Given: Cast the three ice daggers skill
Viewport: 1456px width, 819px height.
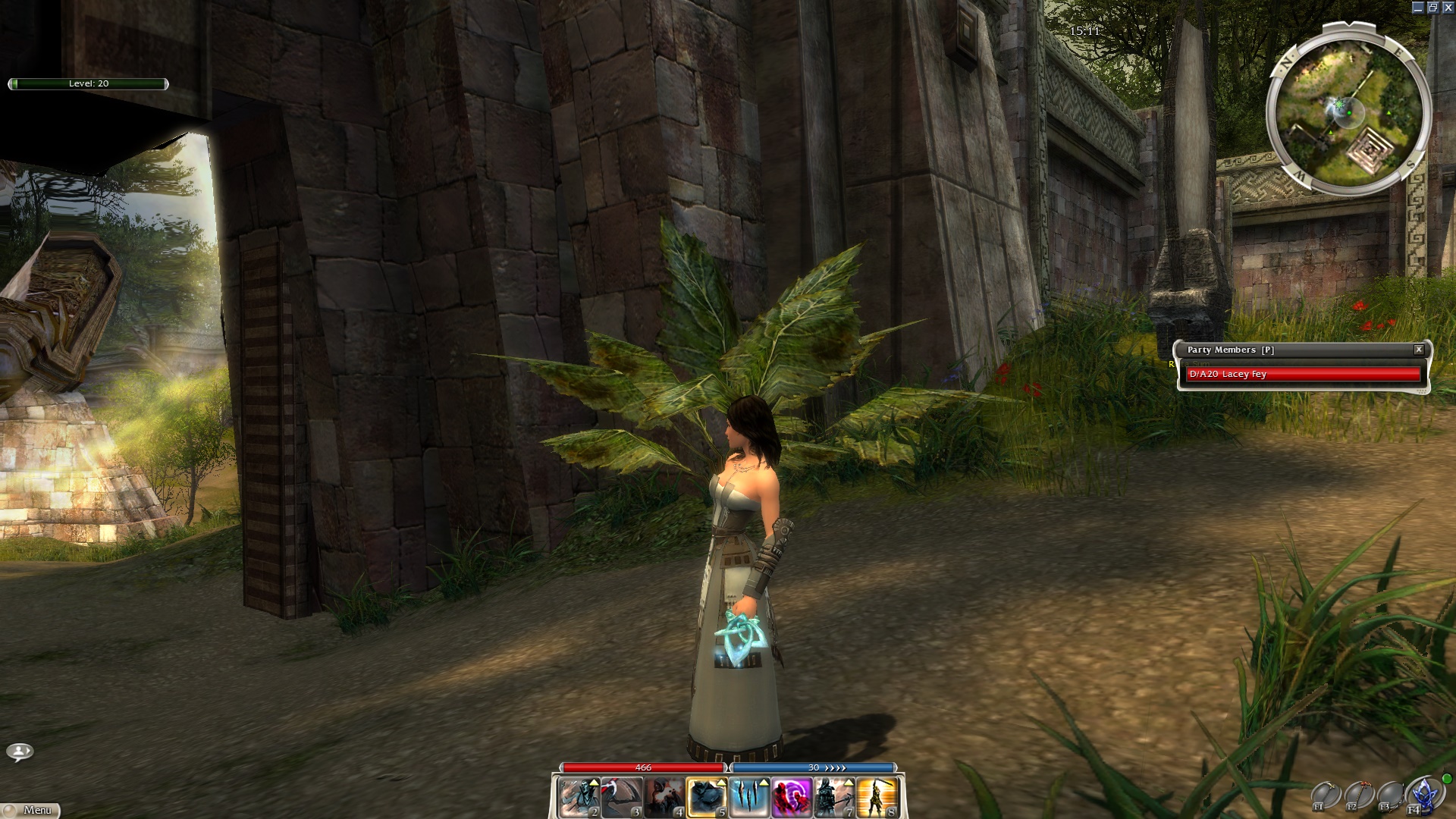Looking at the screenshot, I should (748, 799).
